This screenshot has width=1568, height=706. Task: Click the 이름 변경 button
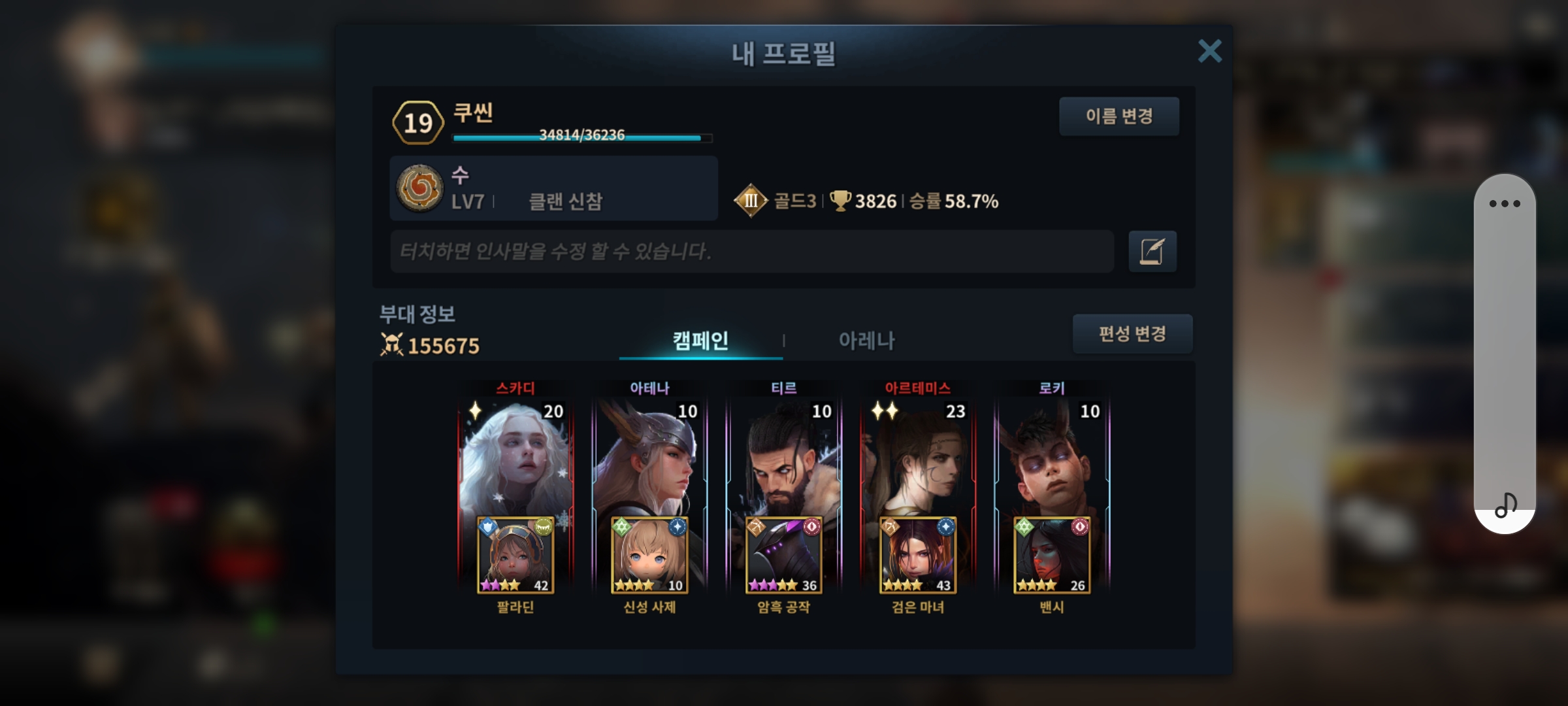click(1119, 116)
